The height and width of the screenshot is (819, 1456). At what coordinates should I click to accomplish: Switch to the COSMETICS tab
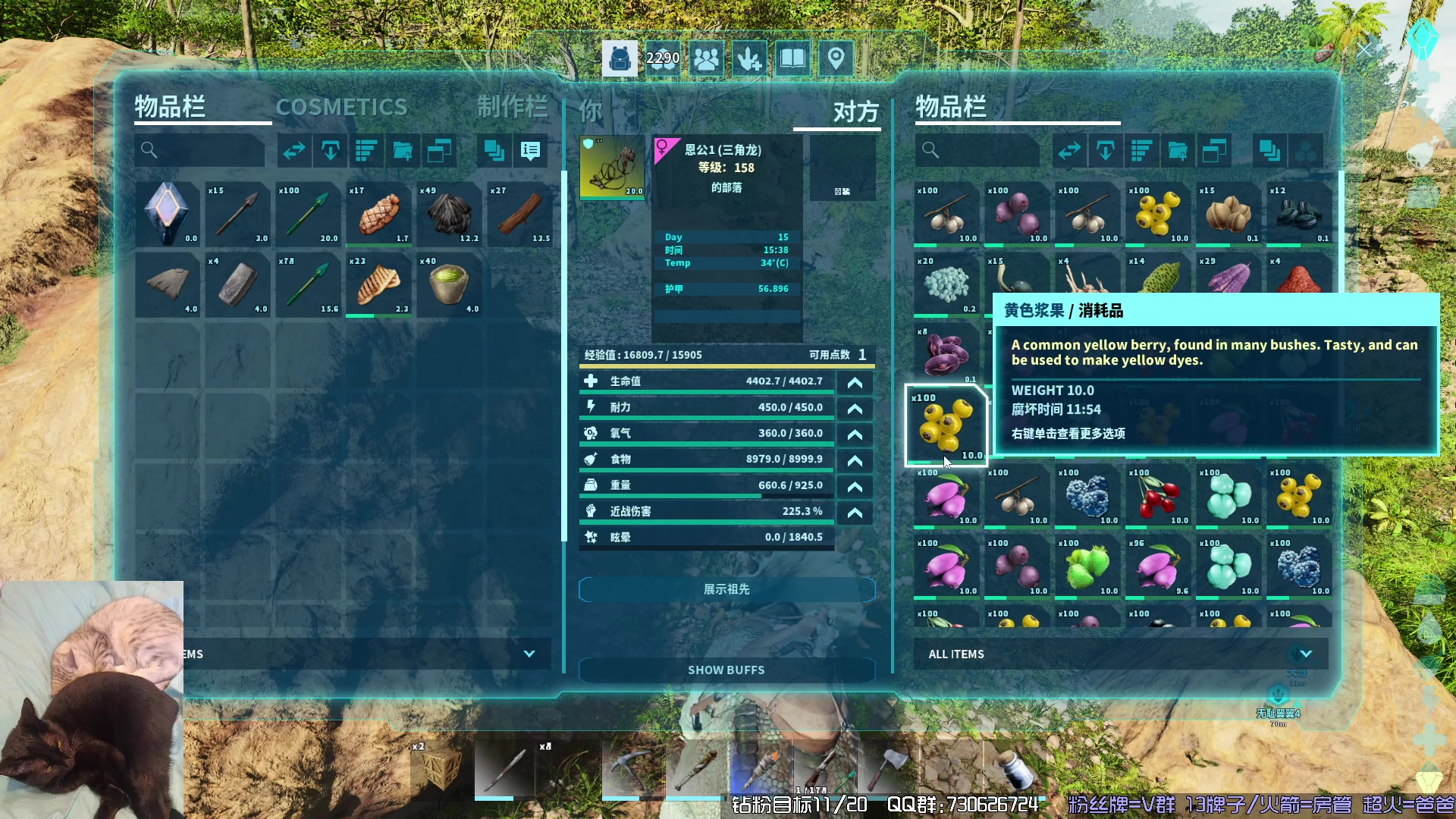point(341,108)
